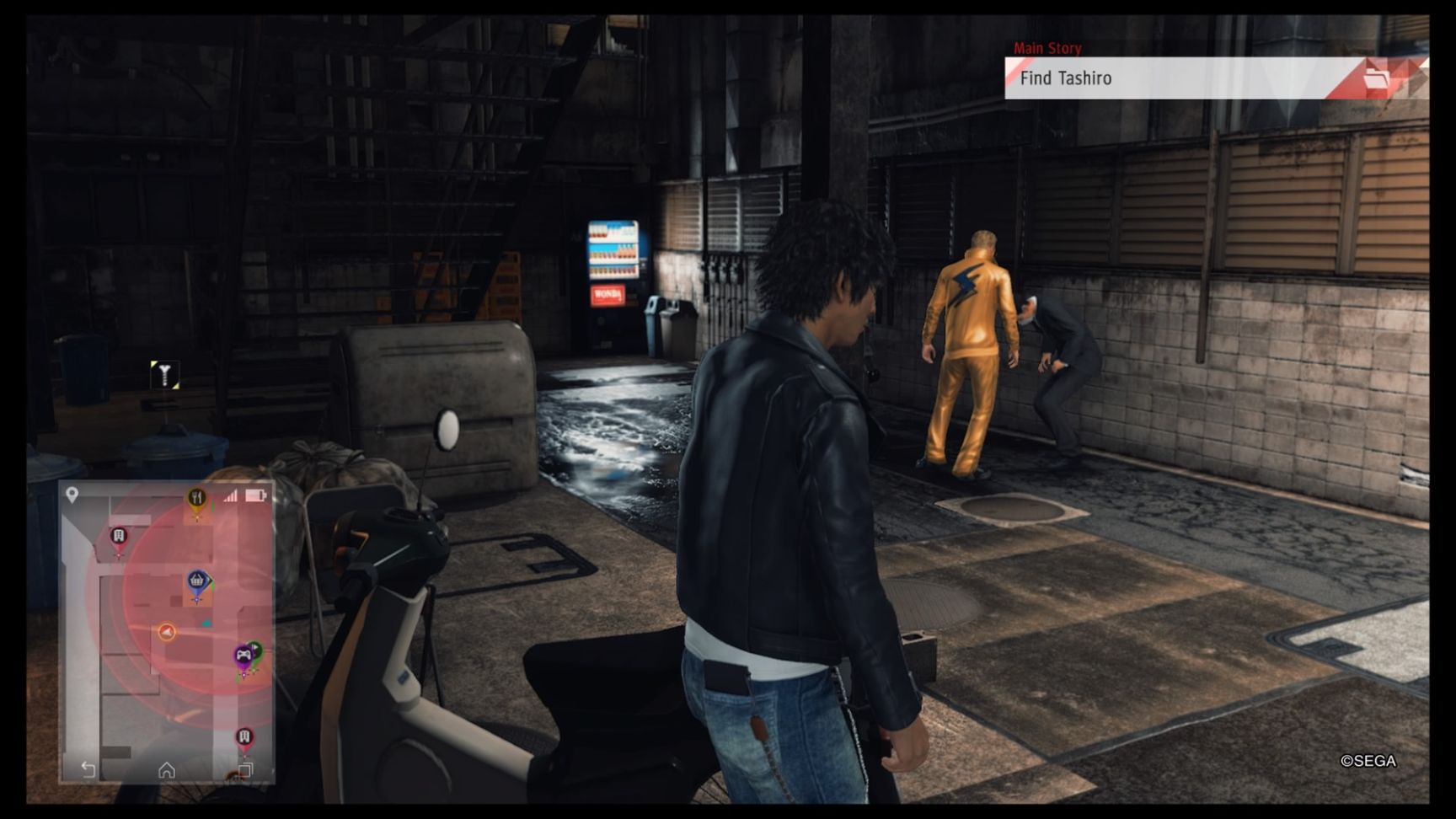Image resolution: width=1456 pixels, height=819 pixels.
Task: Click the red building pin at the minimap bottom
Action: click(x=244, y=737)
